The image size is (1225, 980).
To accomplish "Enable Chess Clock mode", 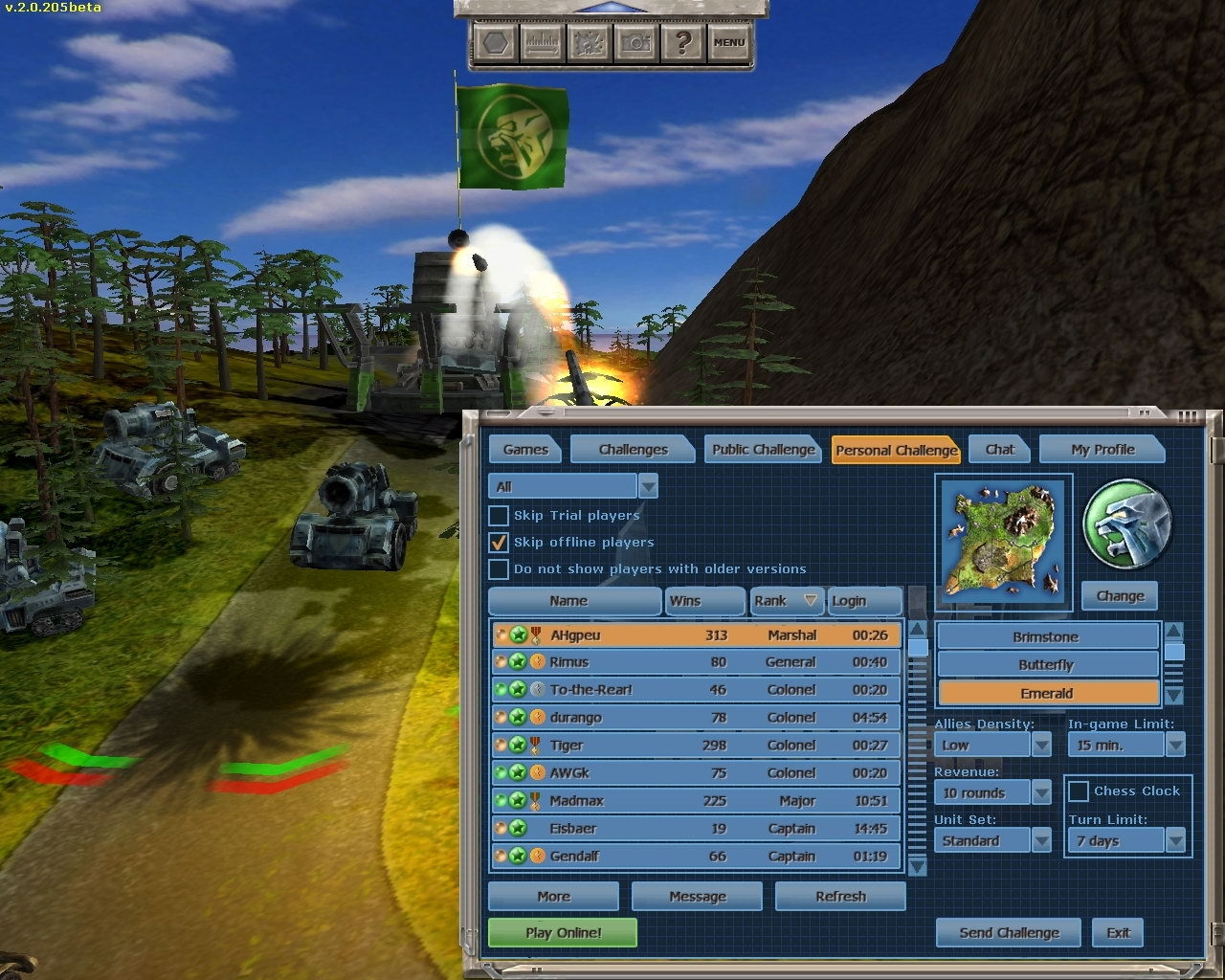I will click(x=1080, y=791).
